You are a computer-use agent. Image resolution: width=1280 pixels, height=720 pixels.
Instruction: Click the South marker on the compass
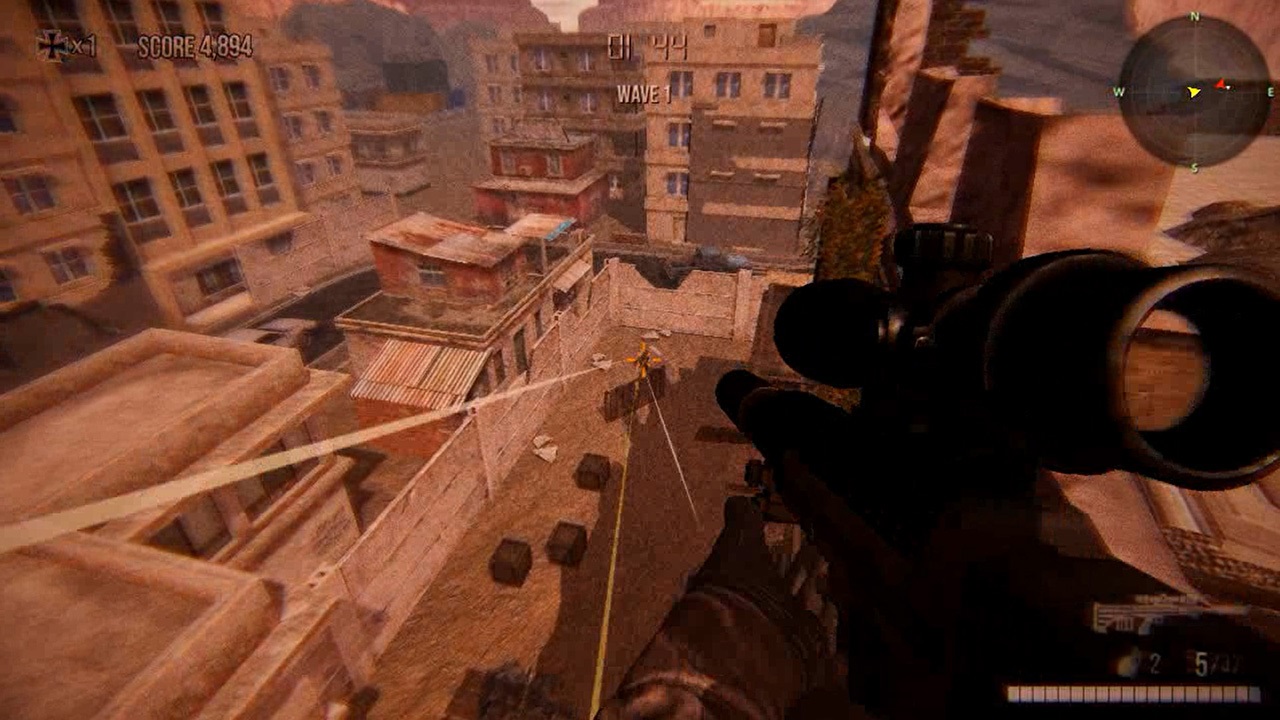click(x=1194, y=166)
